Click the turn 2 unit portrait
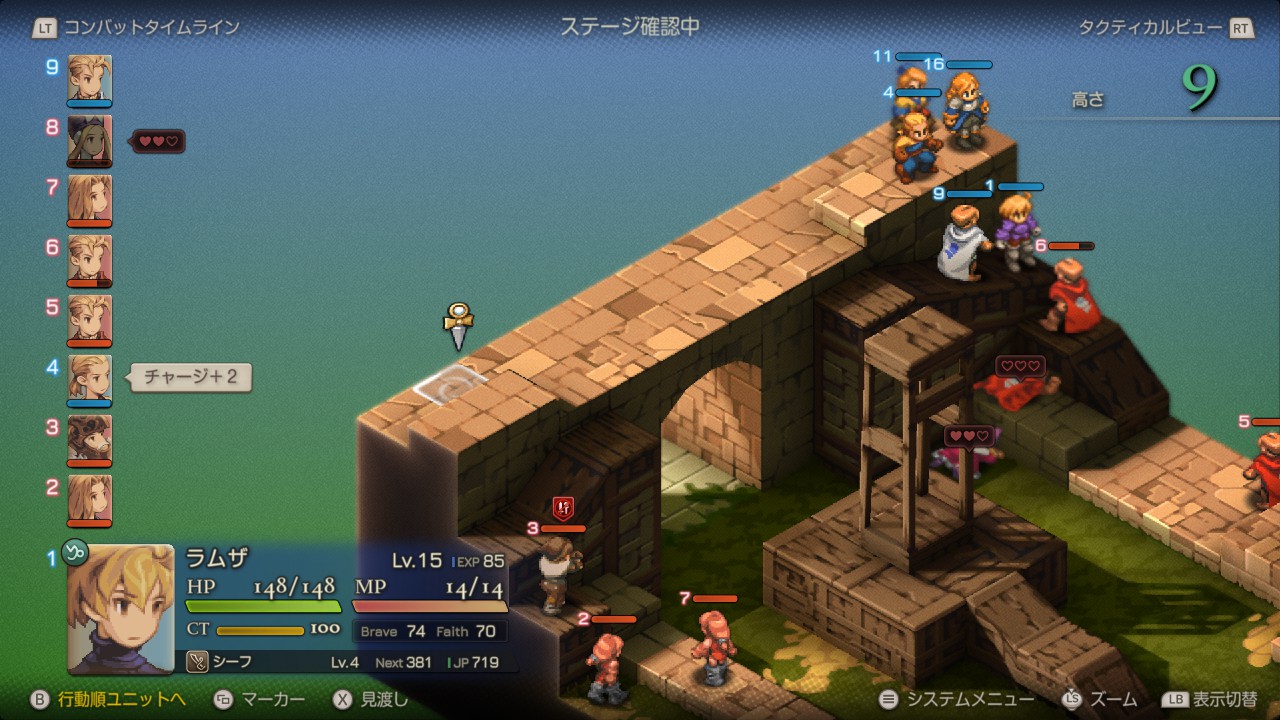Image resolution: width=1280 pixels, height=720 pixels. click(90, 499)
